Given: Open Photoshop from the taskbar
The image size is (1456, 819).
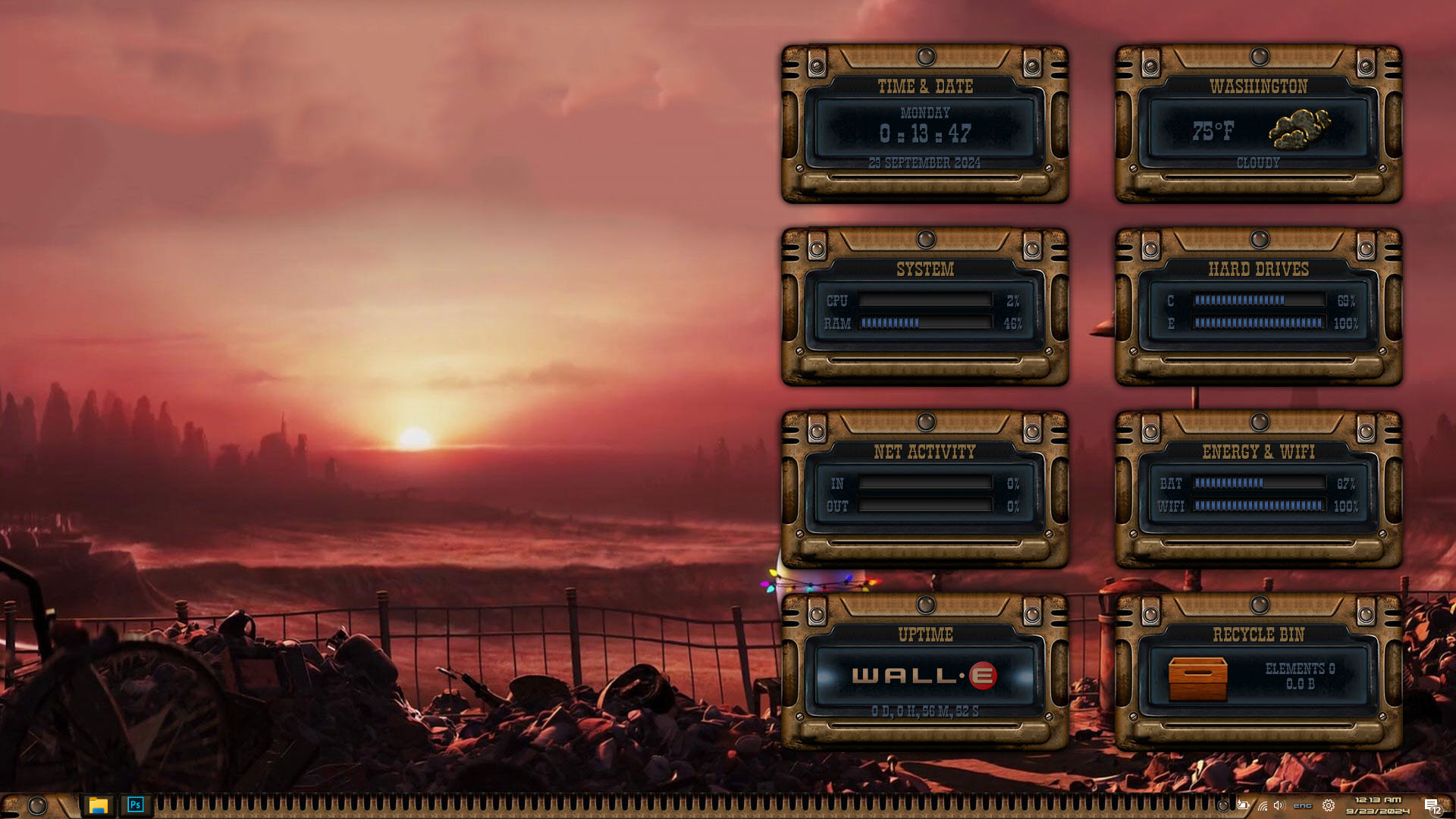Looking at the screenshot, I should [135, 805].
